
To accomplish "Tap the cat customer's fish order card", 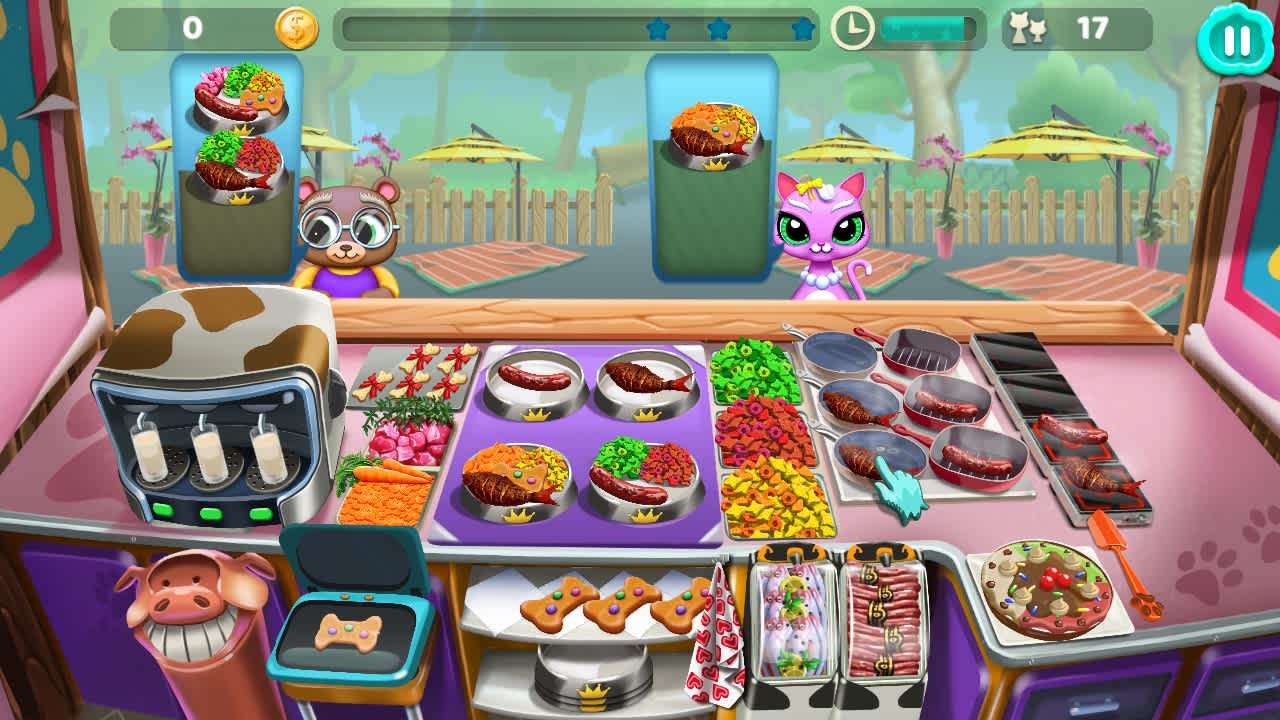I will pyautogui.click(x=715, y=135).
